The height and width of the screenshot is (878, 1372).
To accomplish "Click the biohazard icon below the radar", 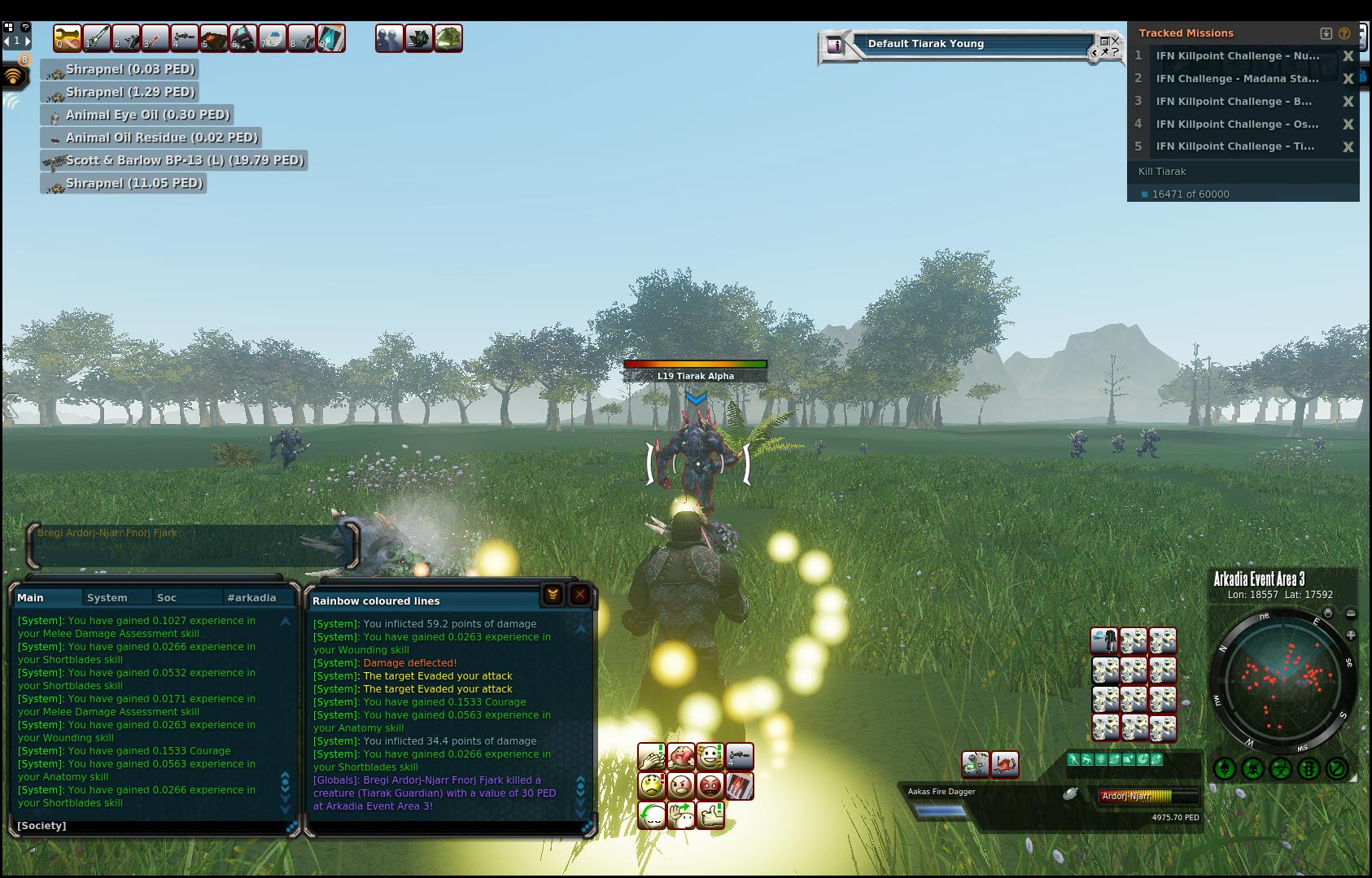I will tap(1281, 768).
